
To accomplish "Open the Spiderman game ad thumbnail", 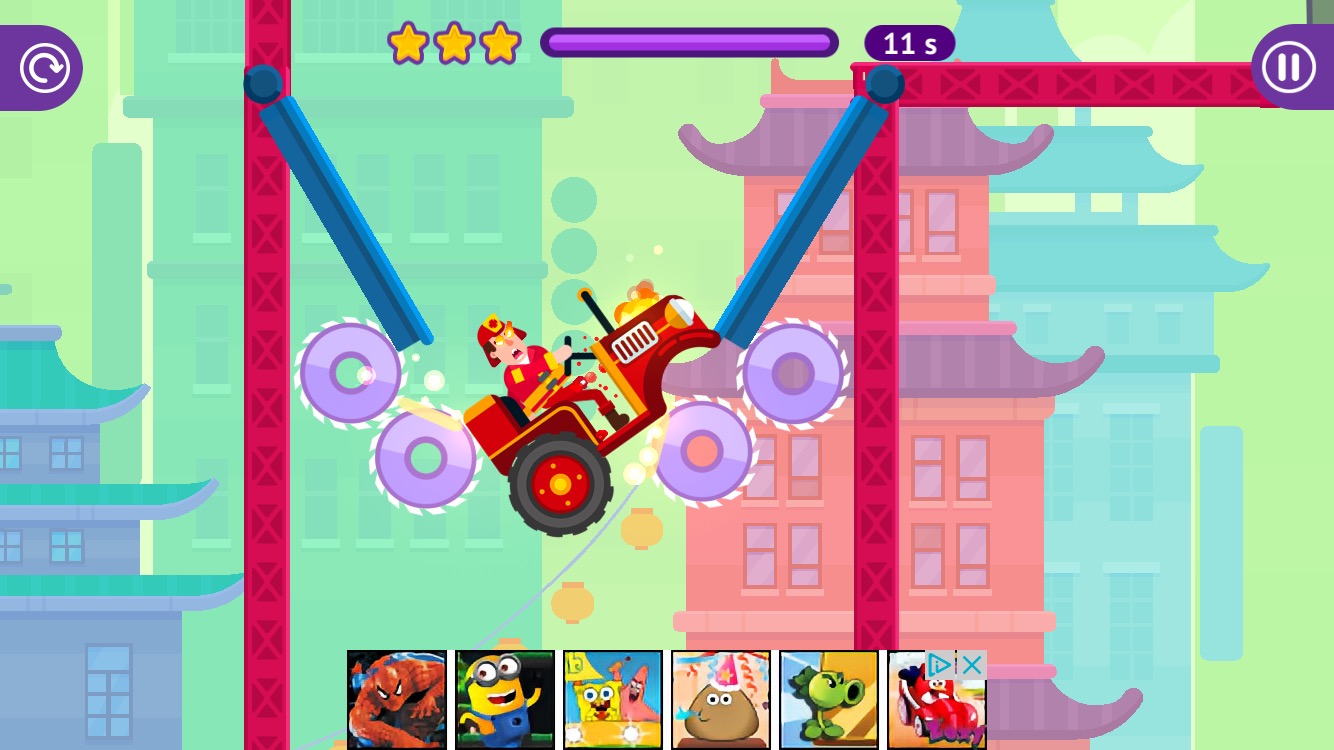I will coord(397,698).
